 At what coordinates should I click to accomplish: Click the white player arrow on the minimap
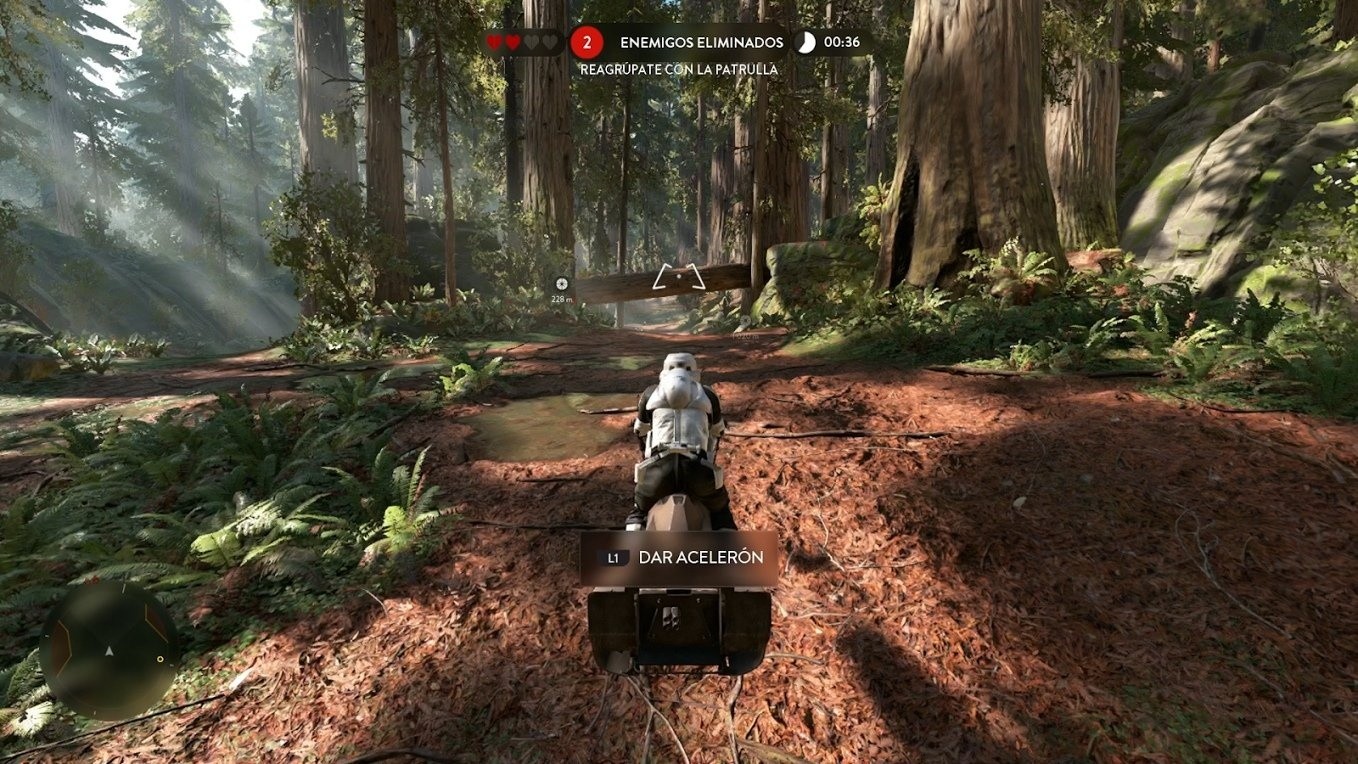pyautogui.click(x=109, y=651)
